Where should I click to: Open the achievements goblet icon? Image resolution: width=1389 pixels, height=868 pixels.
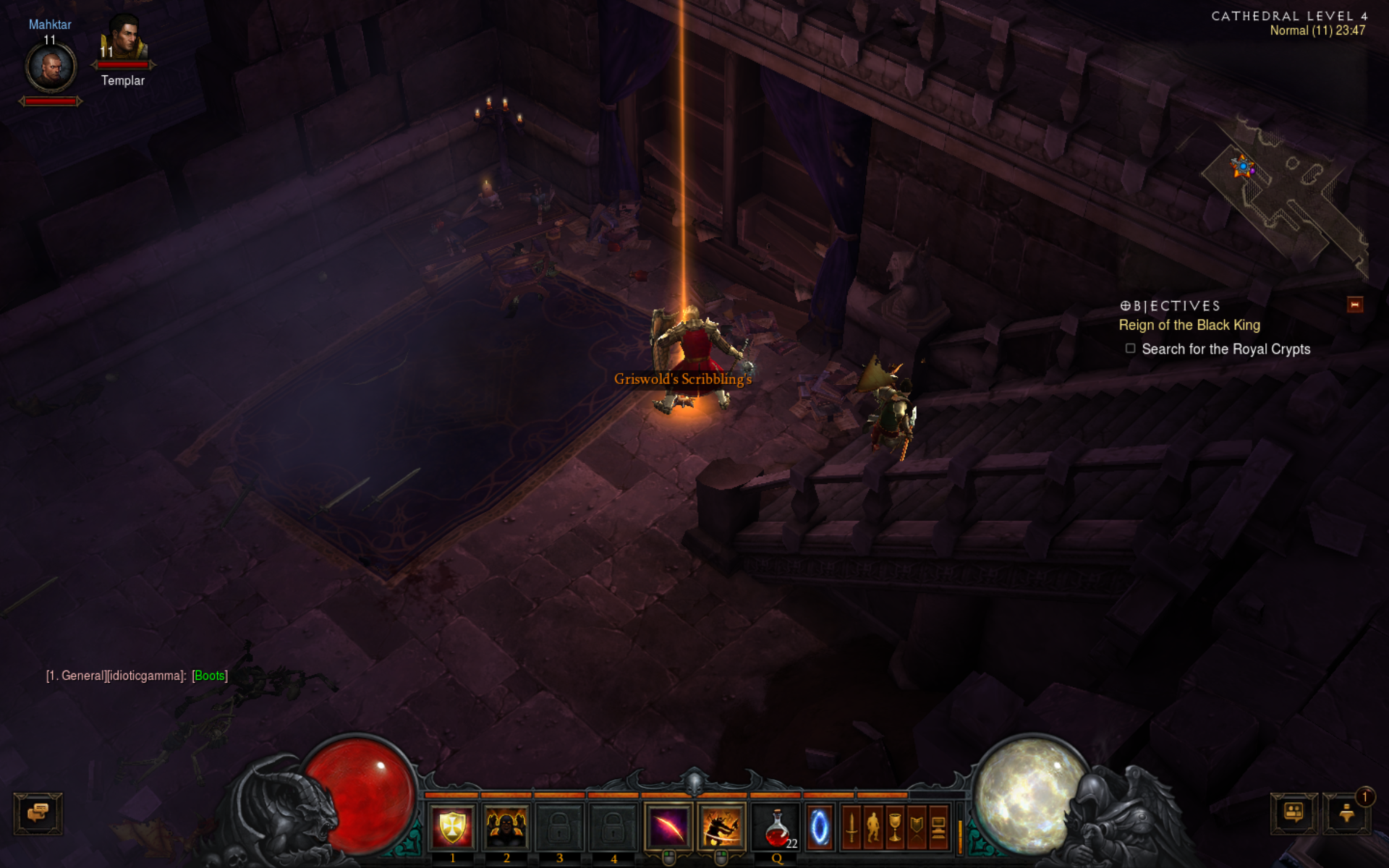pyautogui.click(x=895, y=827)
